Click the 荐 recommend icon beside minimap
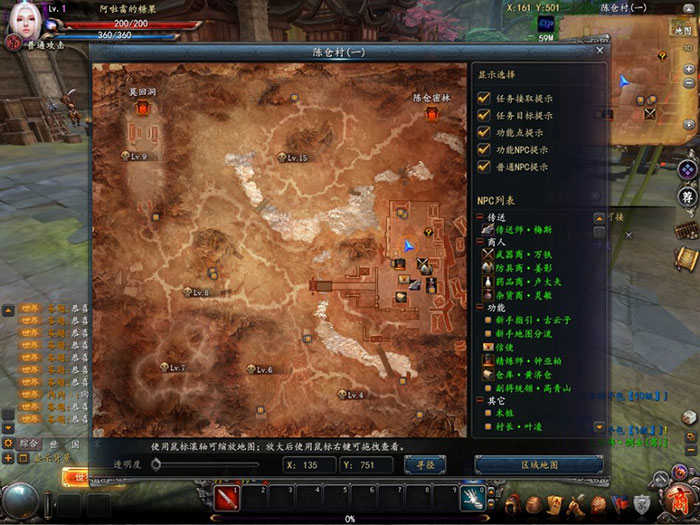Viewport: 700px width, 525px height. click(x=687, y=196)
